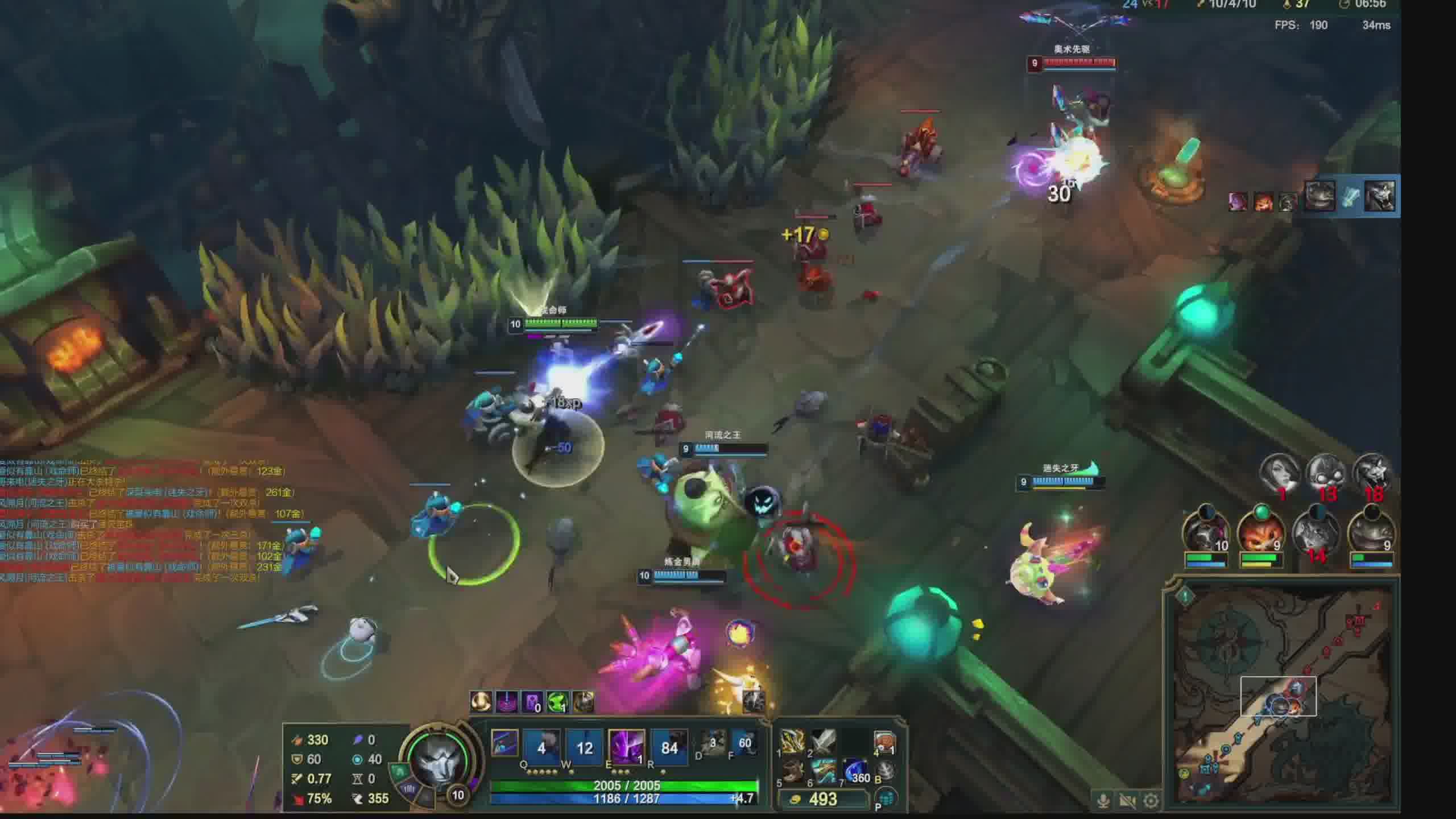This screenshot has height=819, width=1456.
Task: Open the item shop via gold counter
Action: point(822,799)
